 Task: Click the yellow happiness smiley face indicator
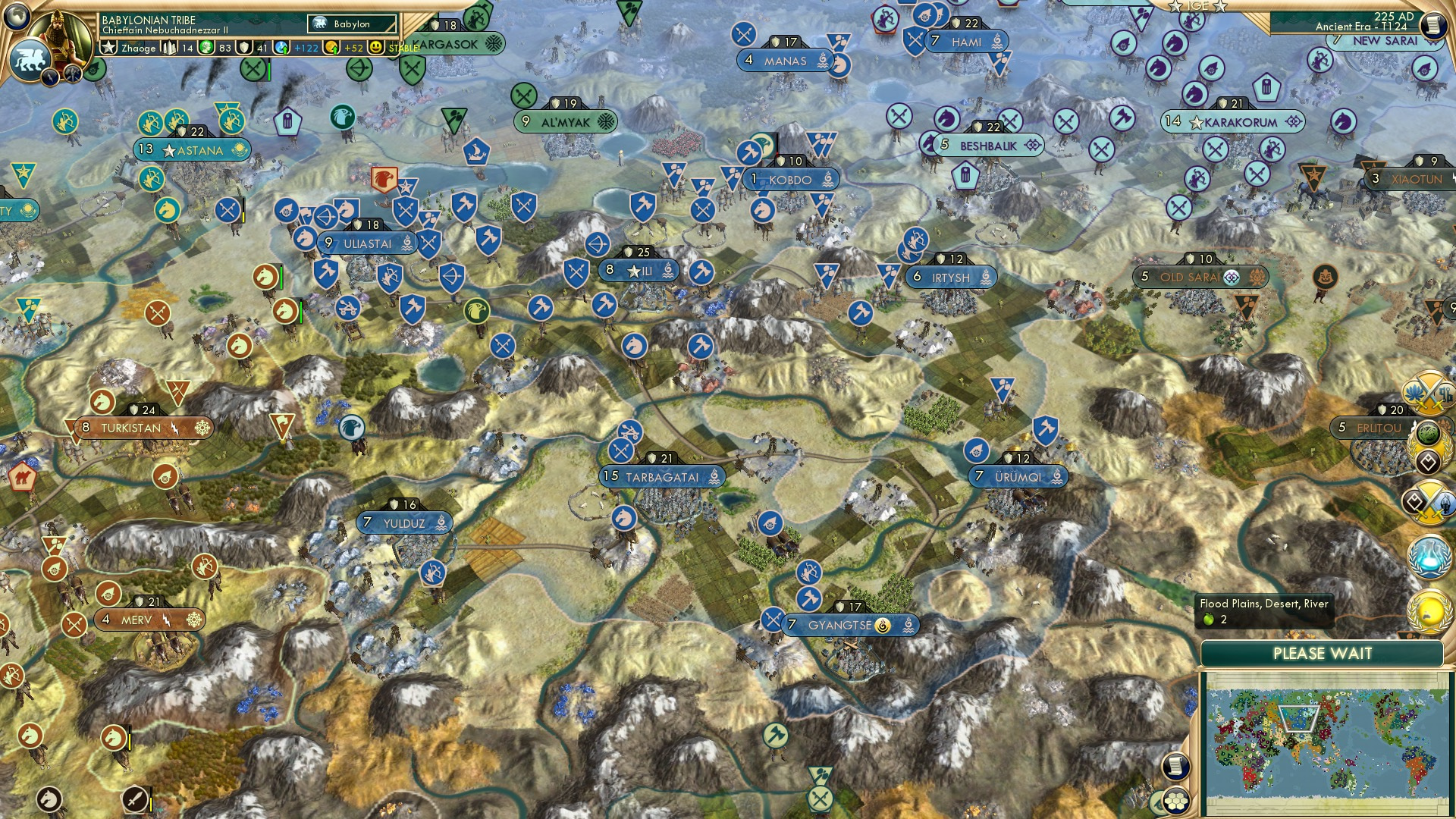(x=375, y=47)
